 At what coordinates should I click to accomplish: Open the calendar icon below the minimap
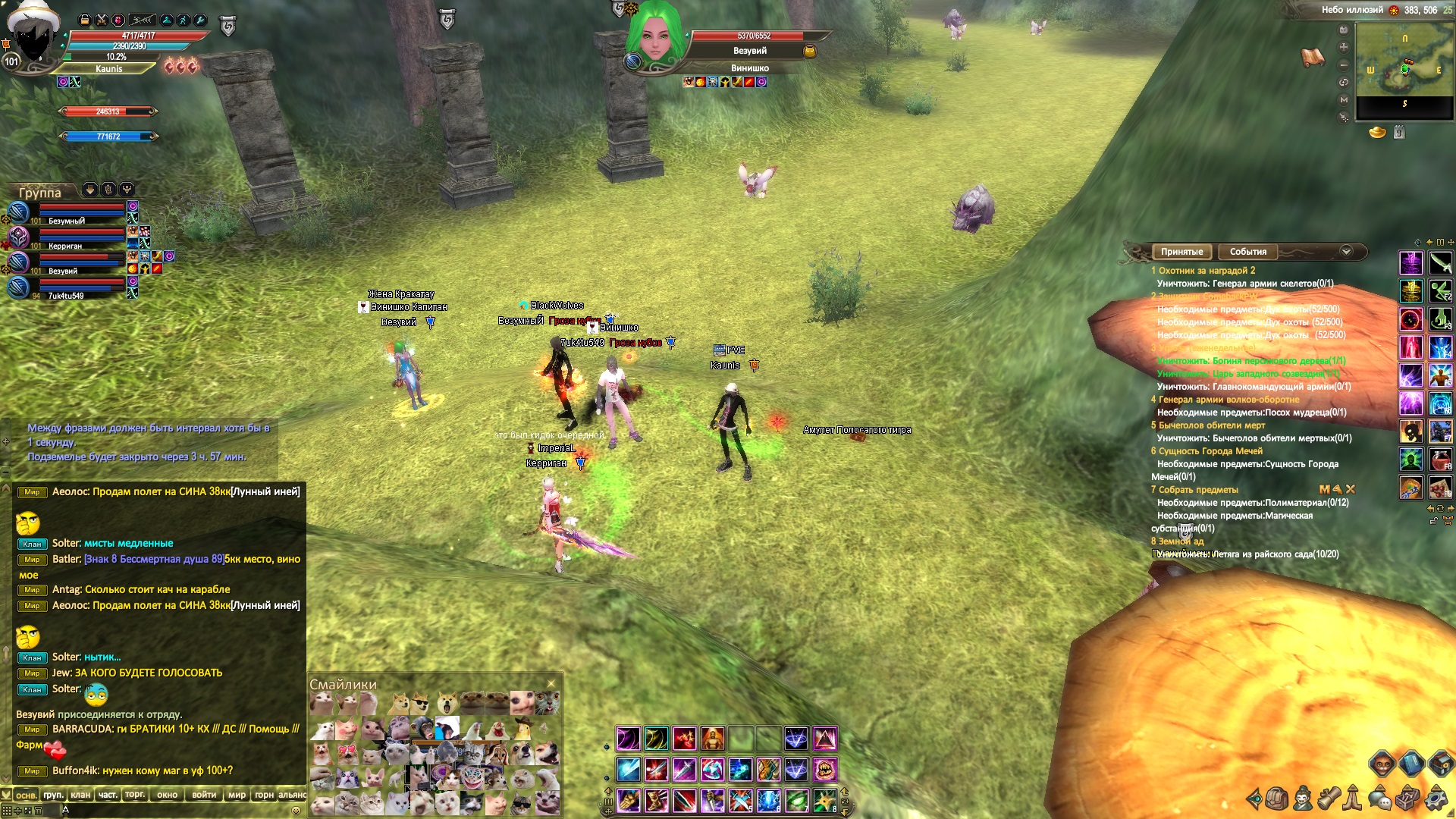point(1399,133)
